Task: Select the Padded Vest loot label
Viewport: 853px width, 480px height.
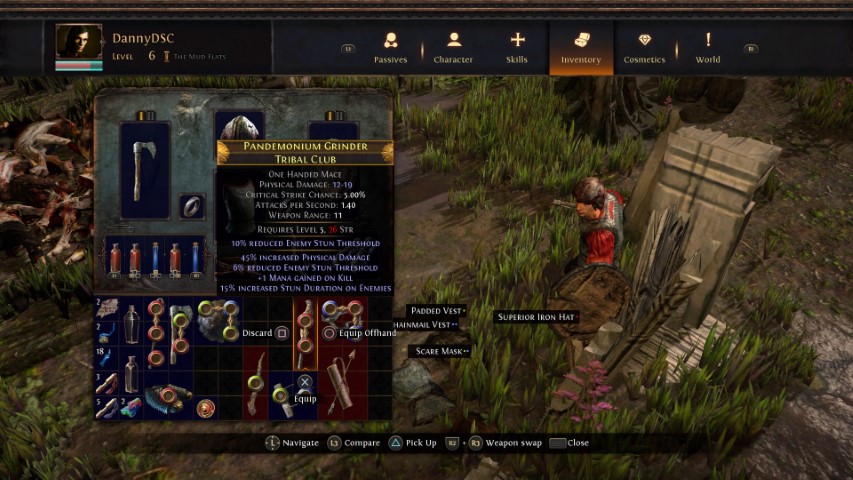Action: (x=436, y=311)
